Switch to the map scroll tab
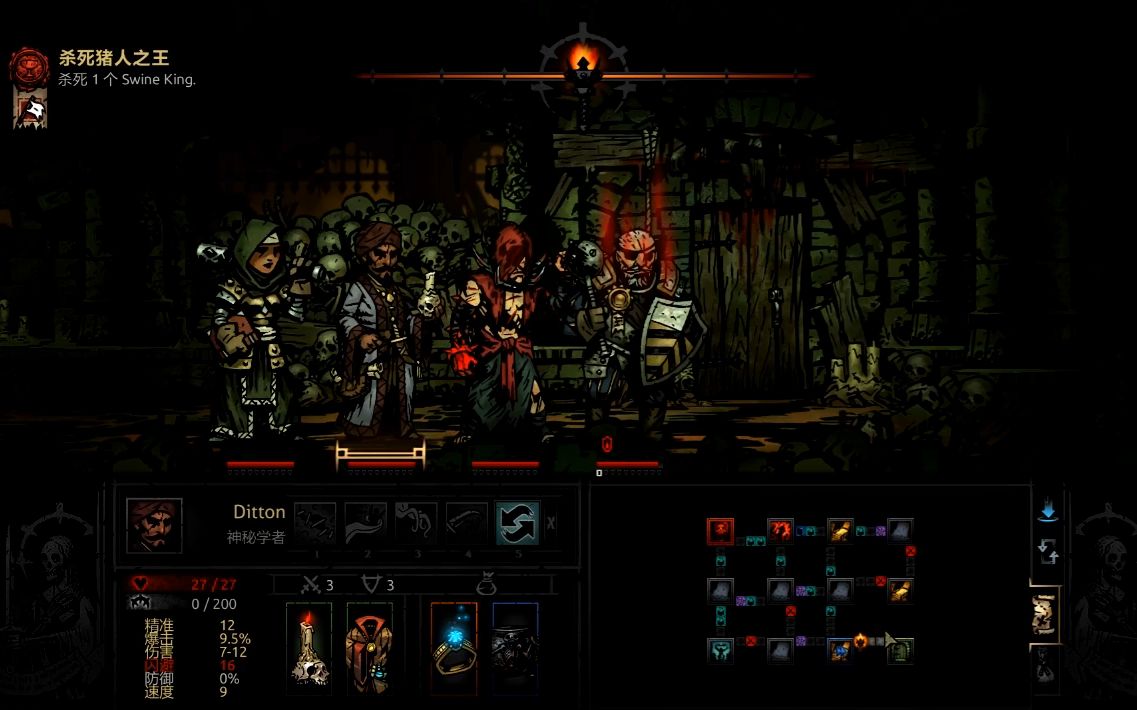The image size is (1137, 710). pos(1045,614)
